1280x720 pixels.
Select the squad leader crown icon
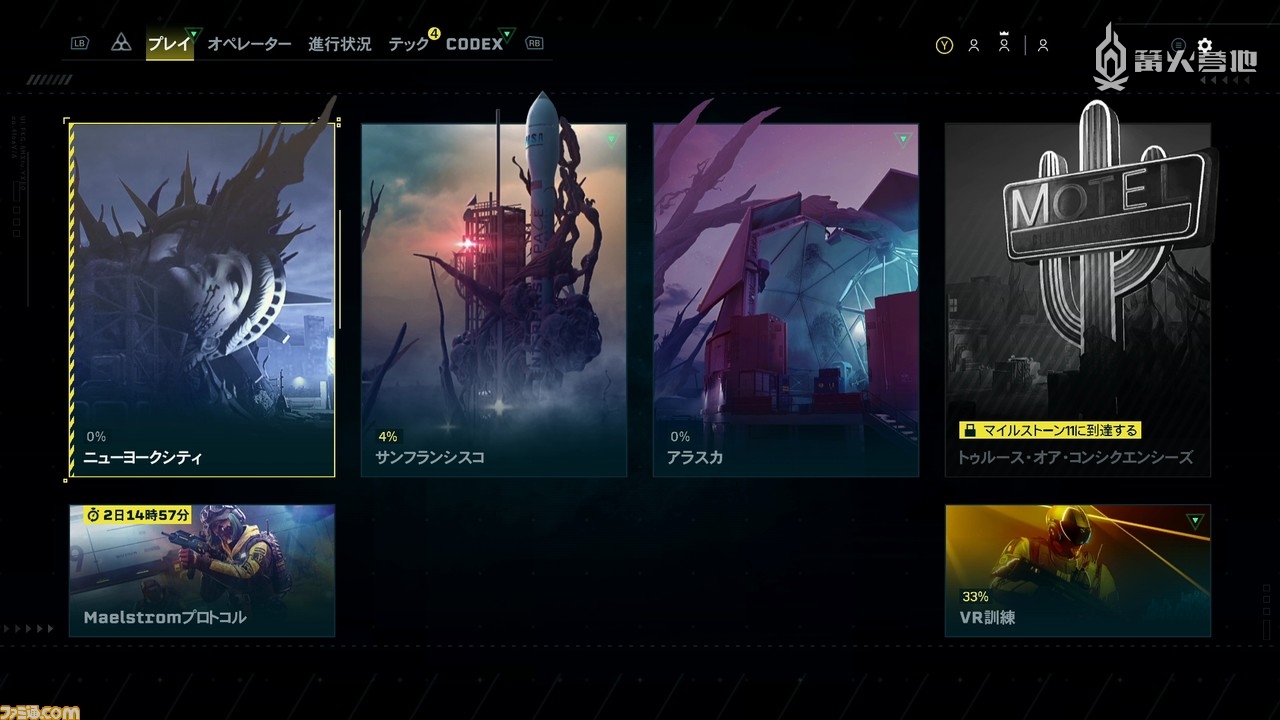point(1003,44)
